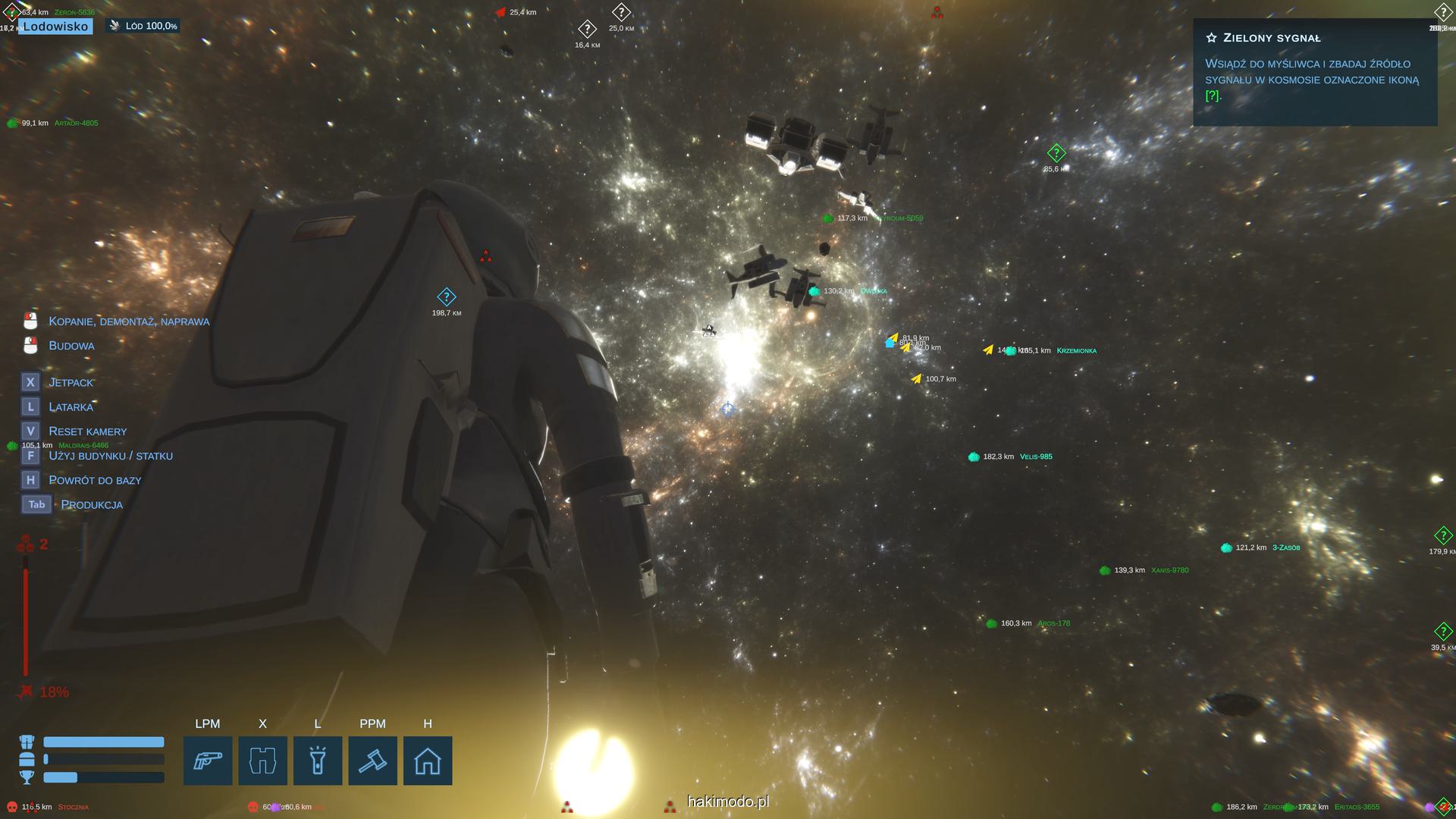Click the Stocznia shipyard marker
Screen dimensions: 1456x819
click(x=13, y=807)
